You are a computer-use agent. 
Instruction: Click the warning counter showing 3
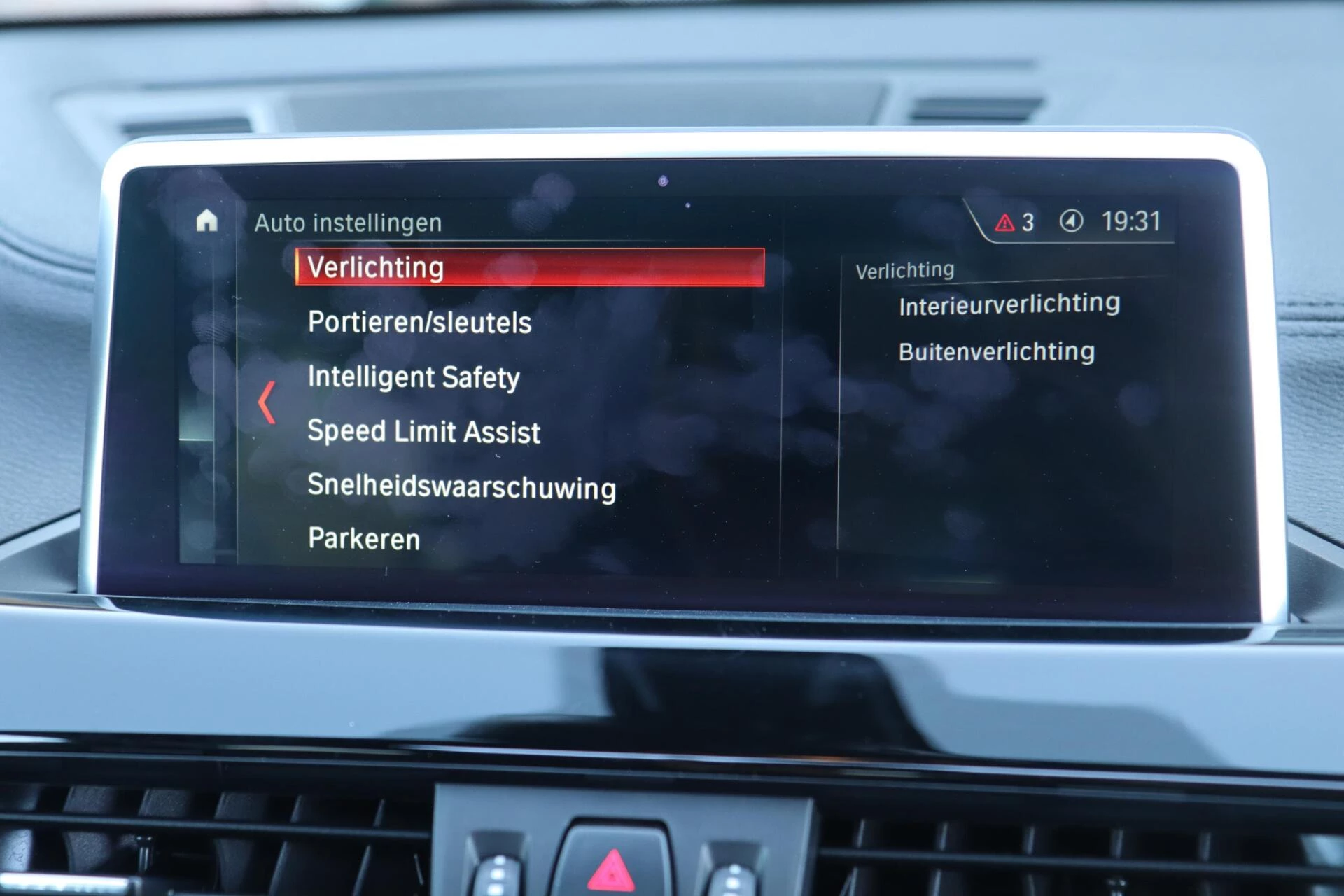1029,220
